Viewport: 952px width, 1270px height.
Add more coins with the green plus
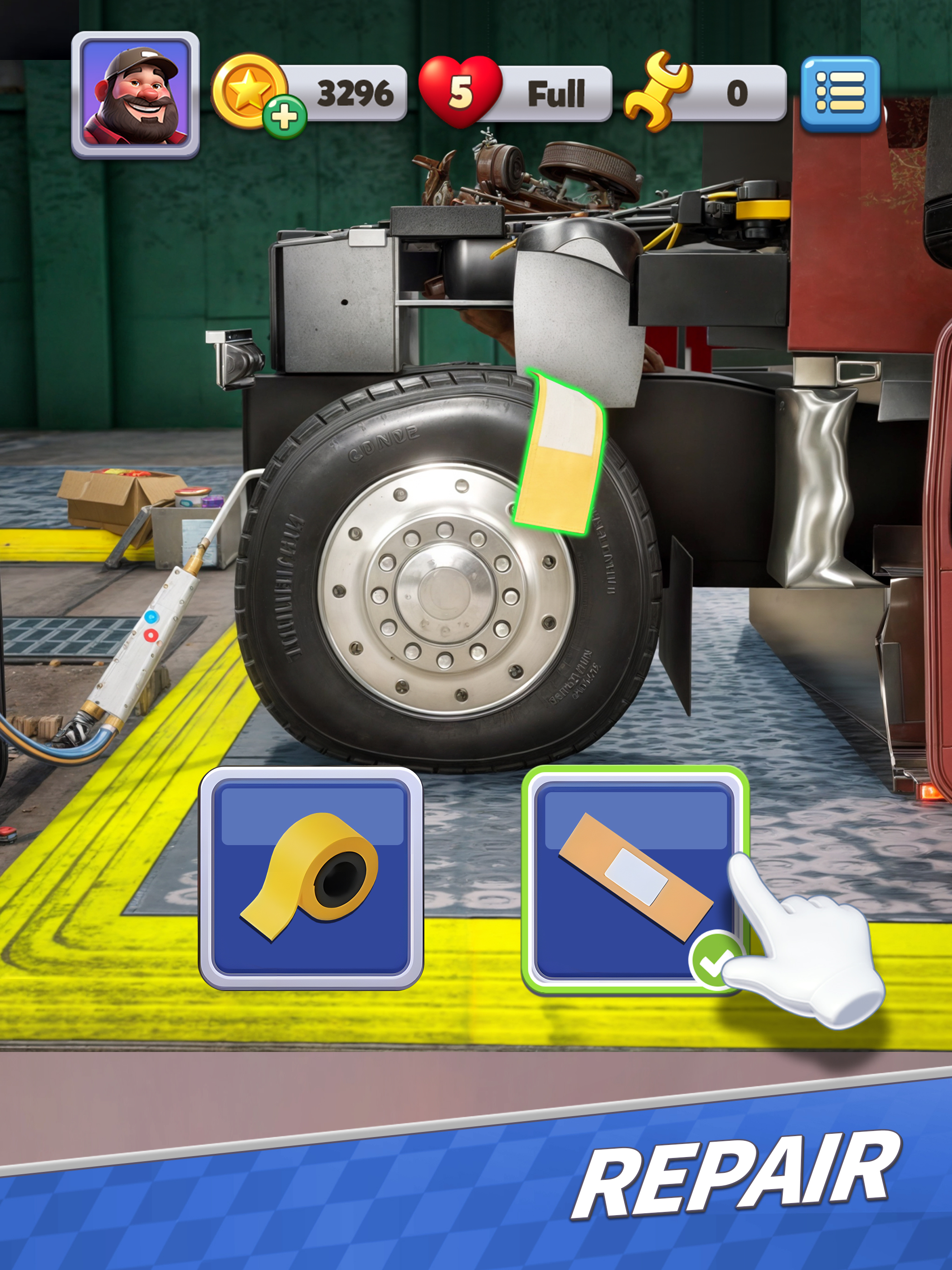(x=284, y=117)
